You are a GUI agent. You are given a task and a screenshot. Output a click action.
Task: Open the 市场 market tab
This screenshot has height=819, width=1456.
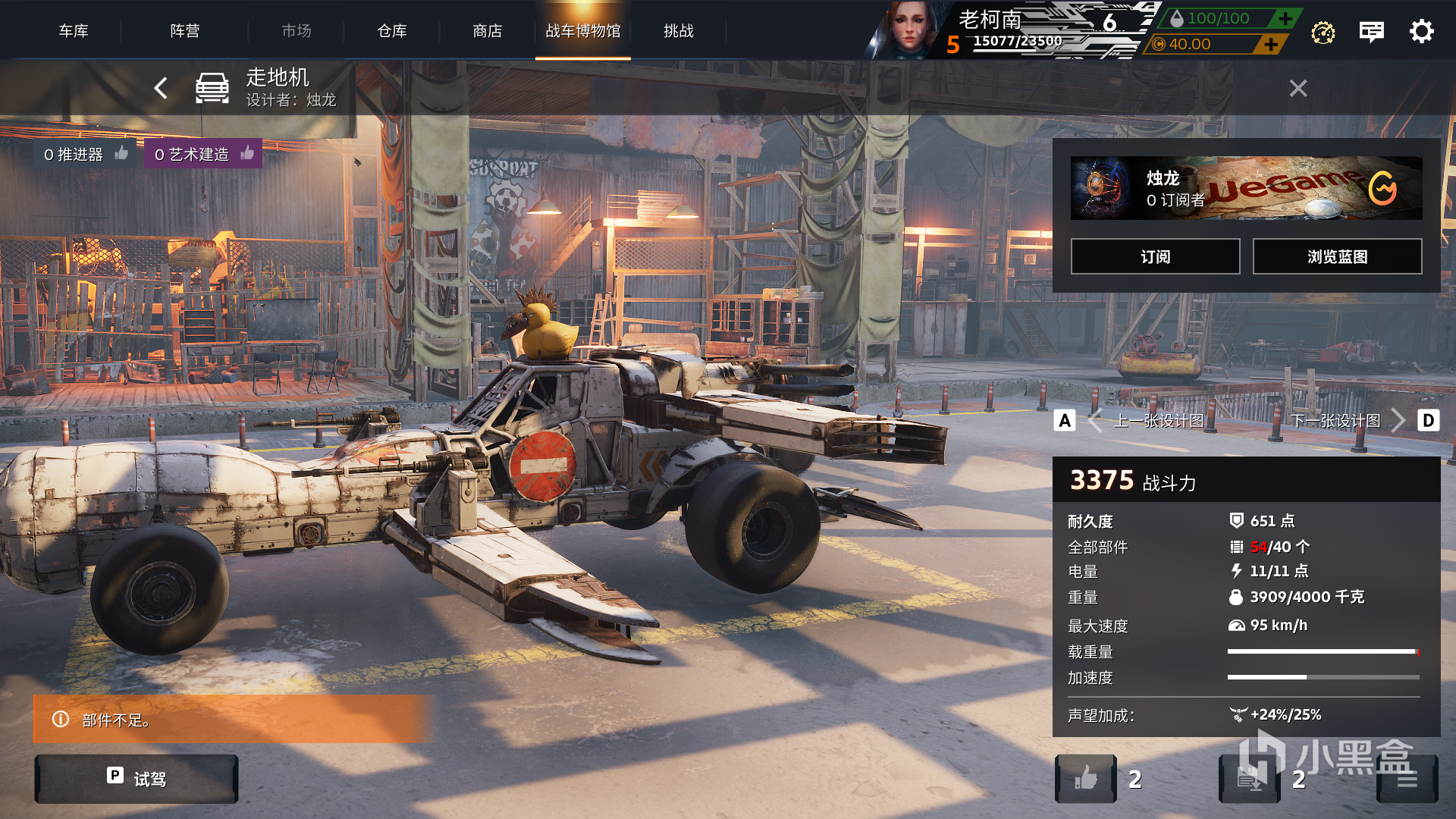pos(297,31)
